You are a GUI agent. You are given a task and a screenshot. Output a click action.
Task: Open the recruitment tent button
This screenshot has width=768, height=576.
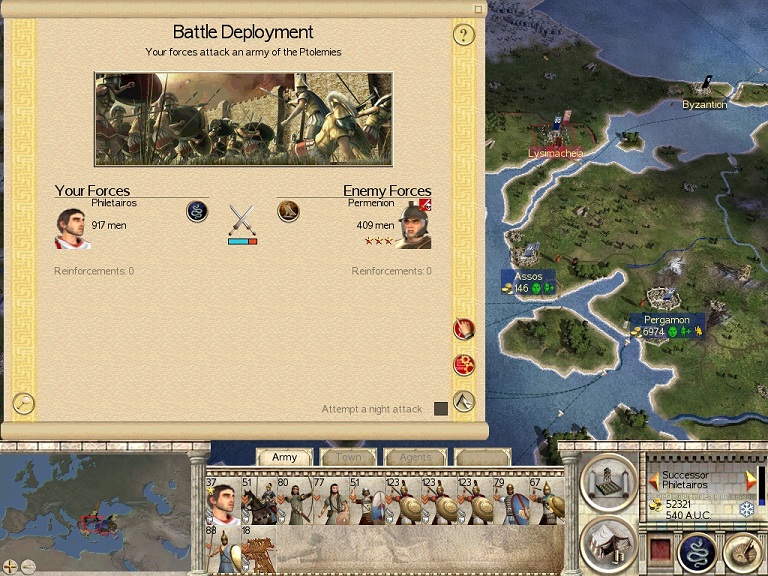(x=607, y=542)
